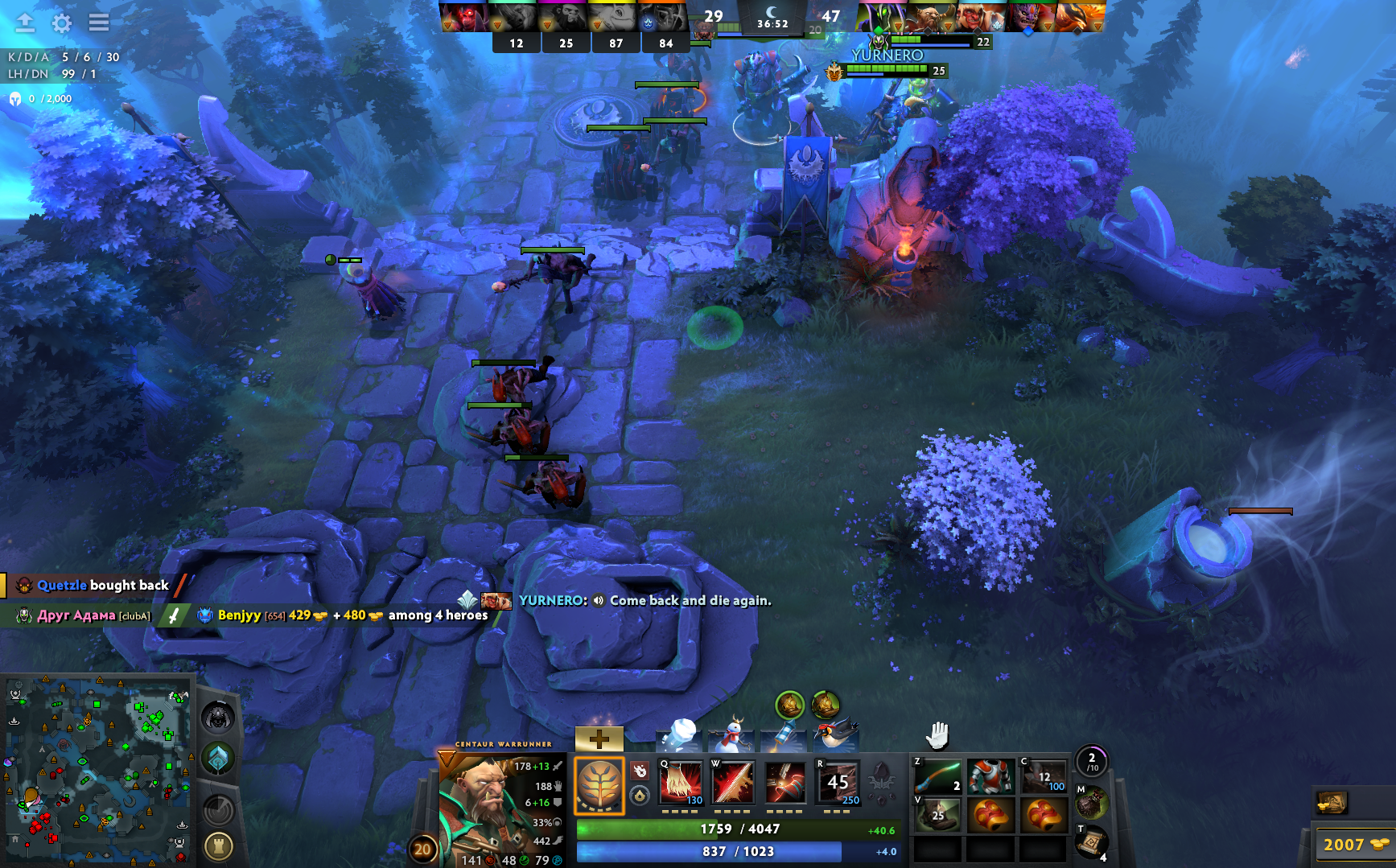Throw the snowball seasonal ability
This screenshot has height=868, width=1396.
680,735
